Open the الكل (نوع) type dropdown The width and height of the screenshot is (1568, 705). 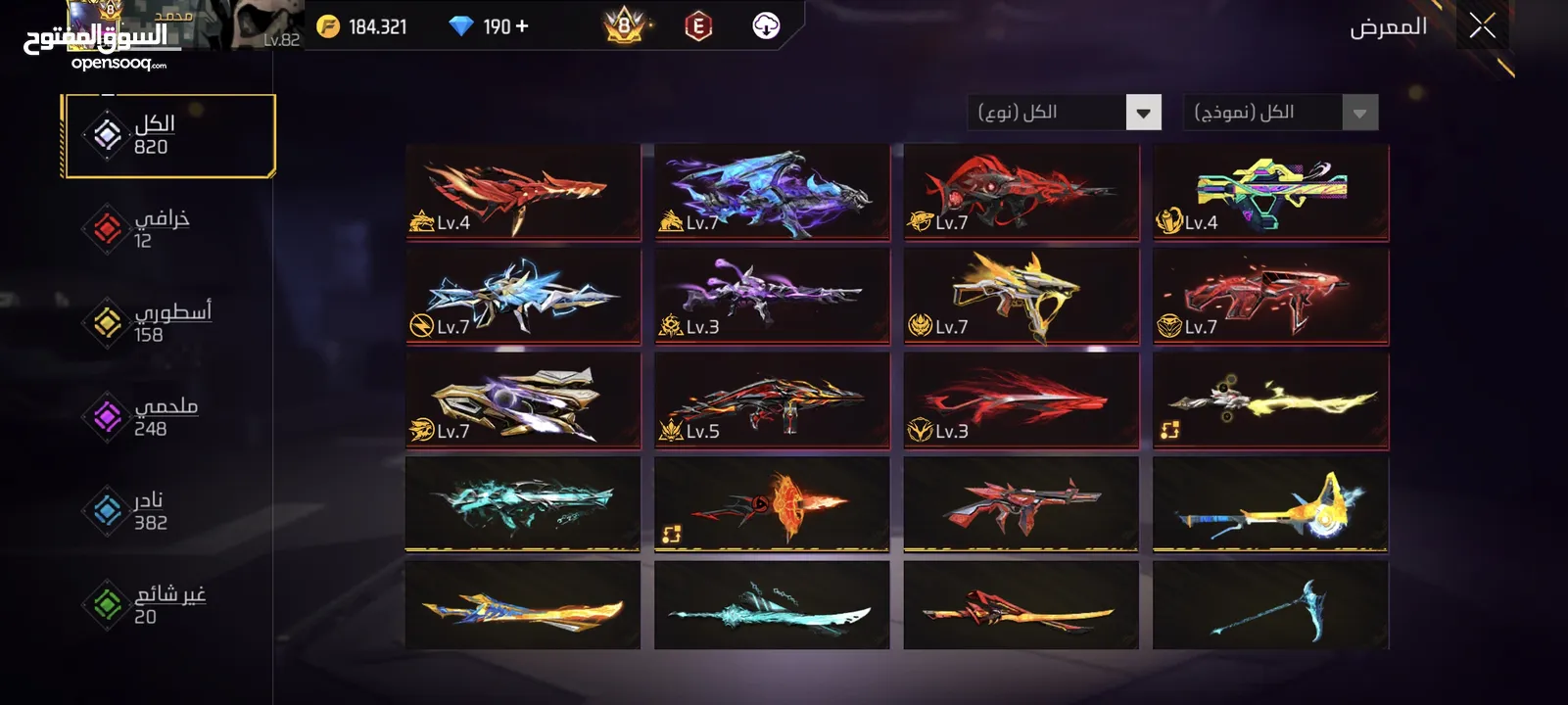point(1064,113)
